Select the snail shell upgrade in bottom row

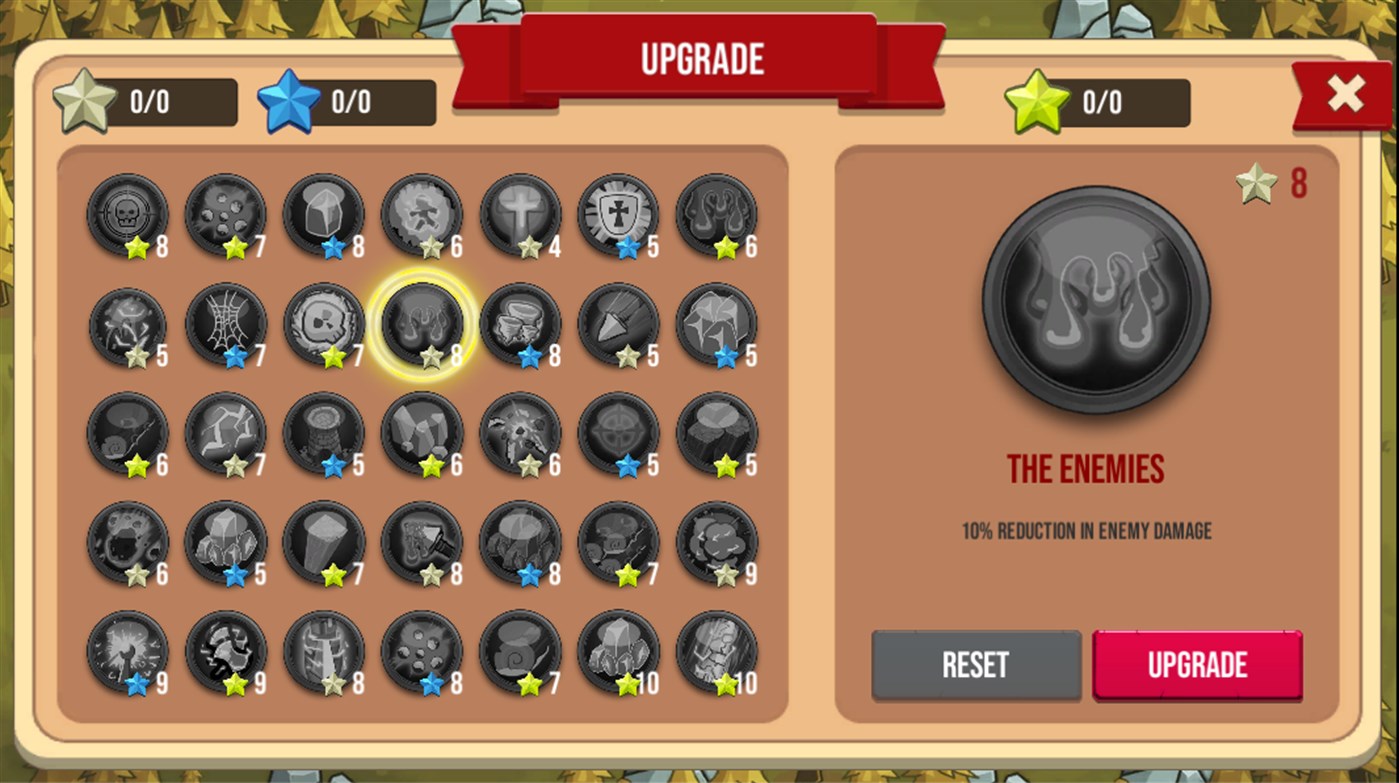click(x=520, y=655)
